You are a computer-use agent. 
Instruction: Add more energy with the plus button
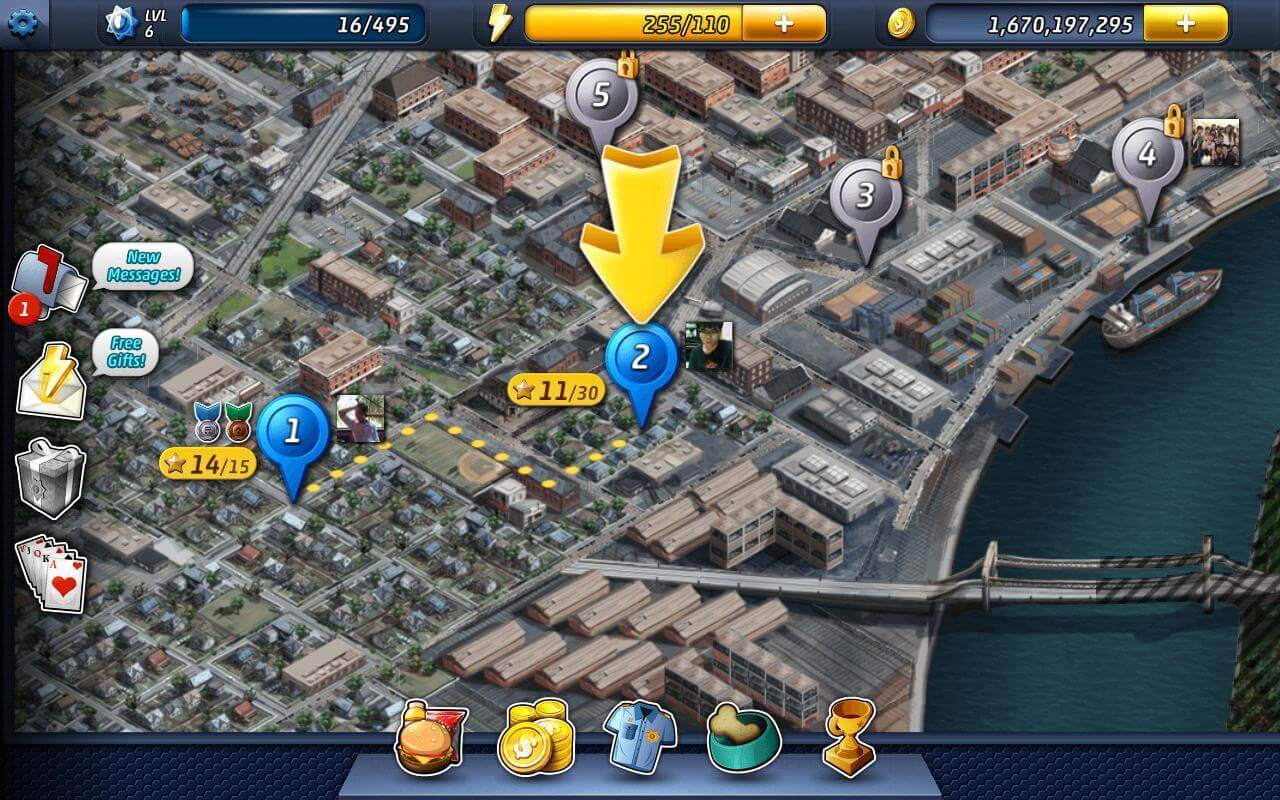click(x=784, y=24)
